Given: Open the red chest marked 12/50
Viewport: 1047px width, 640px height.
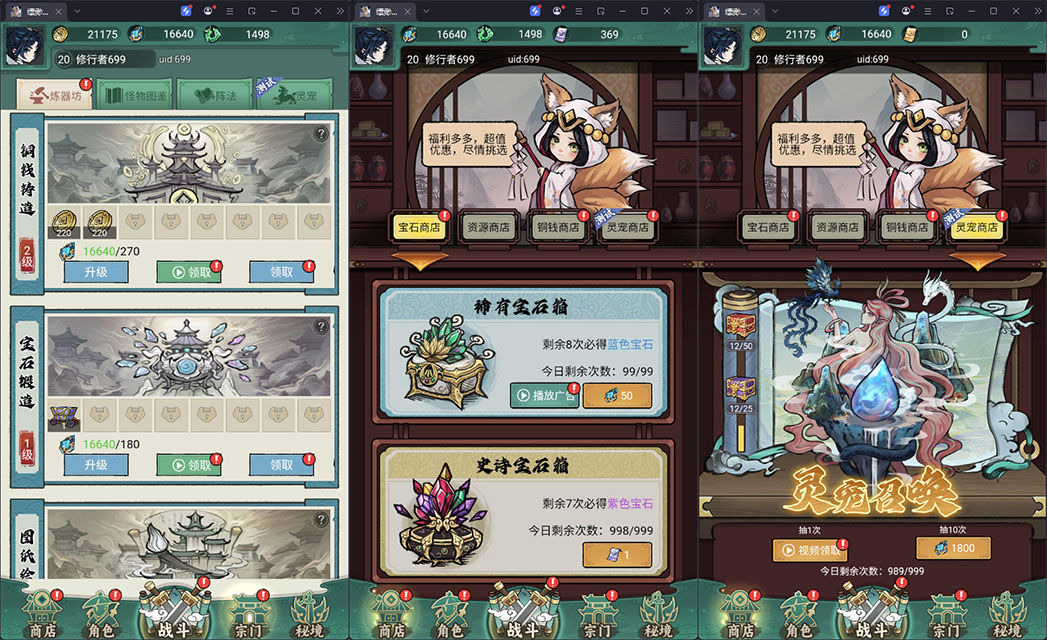Looking at the screenshot, I should pyautogui.click(x=742, y=325).
